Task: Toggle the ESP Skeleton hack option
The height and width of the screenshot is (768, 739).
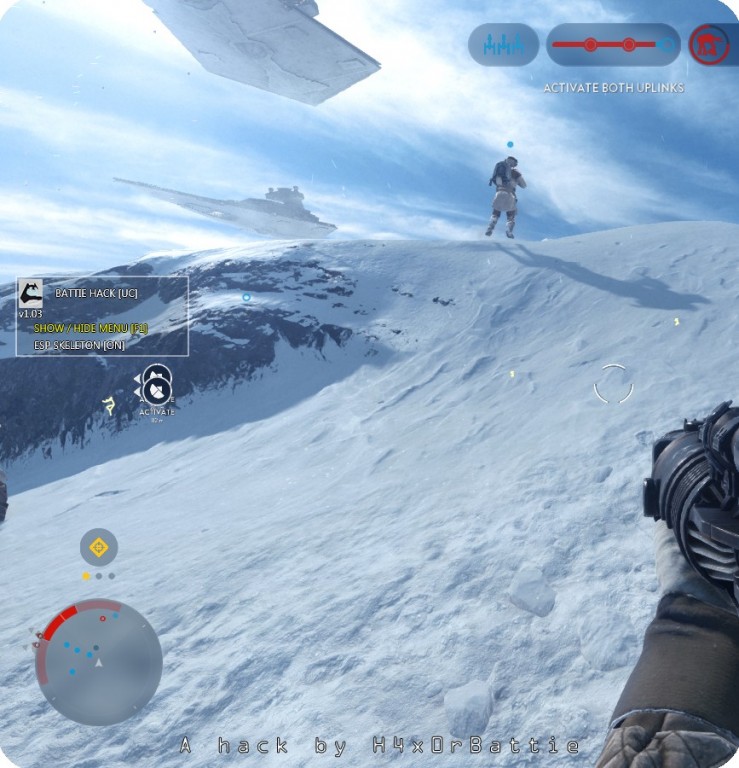Action: point(79,344)
